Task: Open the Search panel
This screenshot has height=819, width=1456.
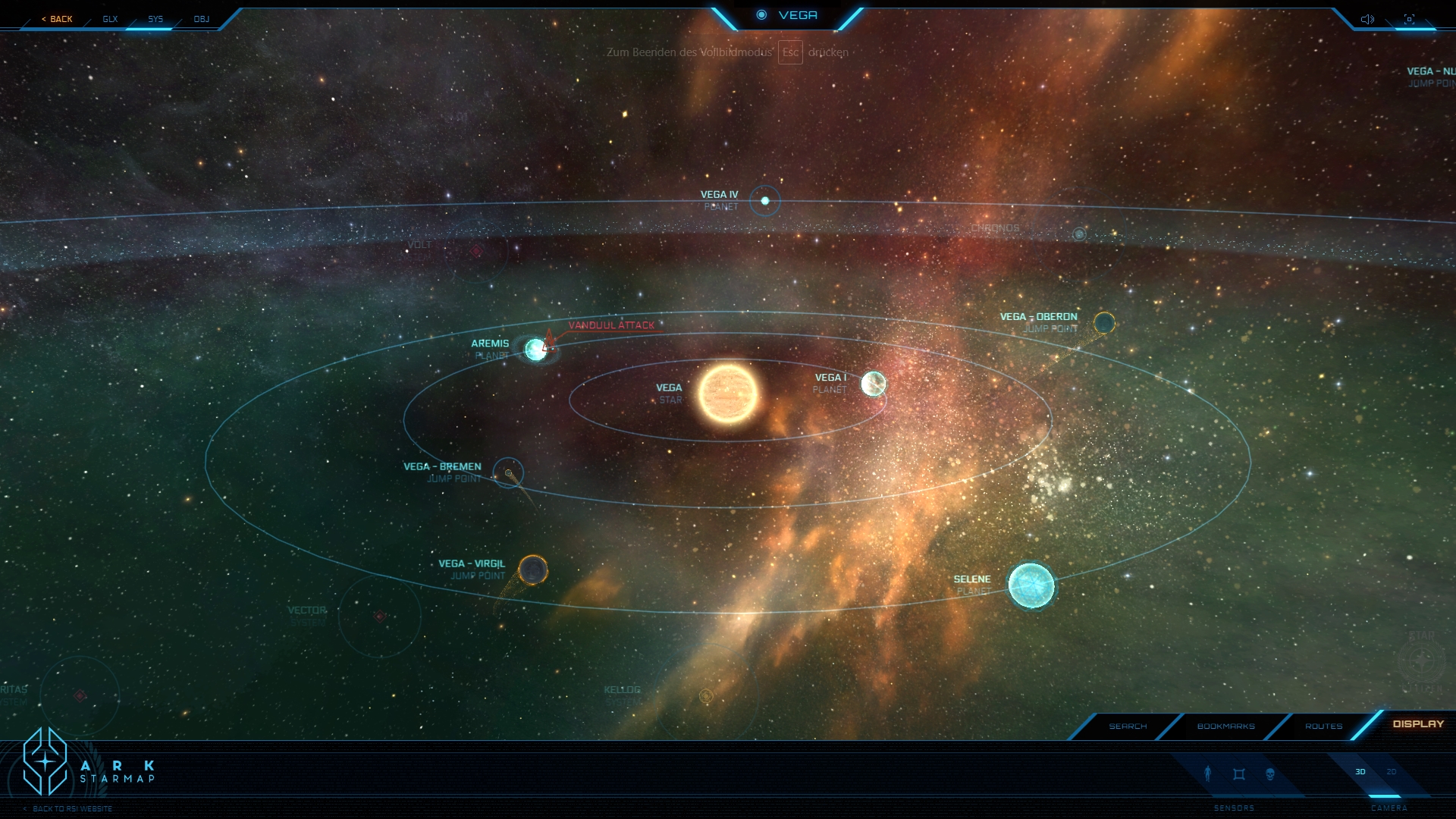Action: point(1128,726)
